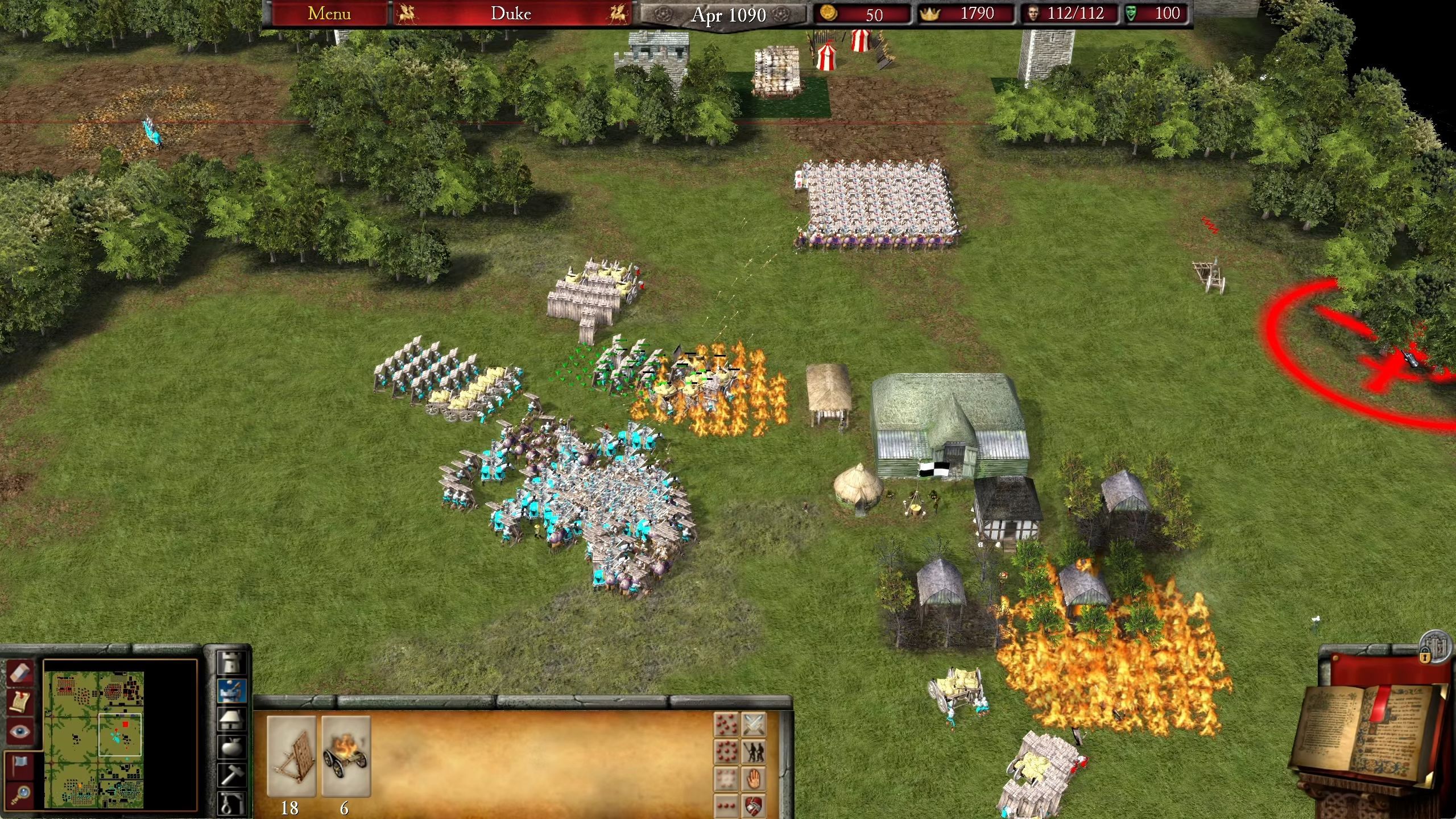Viewport: 1456px width, 819px height.
Task: Activate the magnifying glass zoom icon
Action: point(20,793)
